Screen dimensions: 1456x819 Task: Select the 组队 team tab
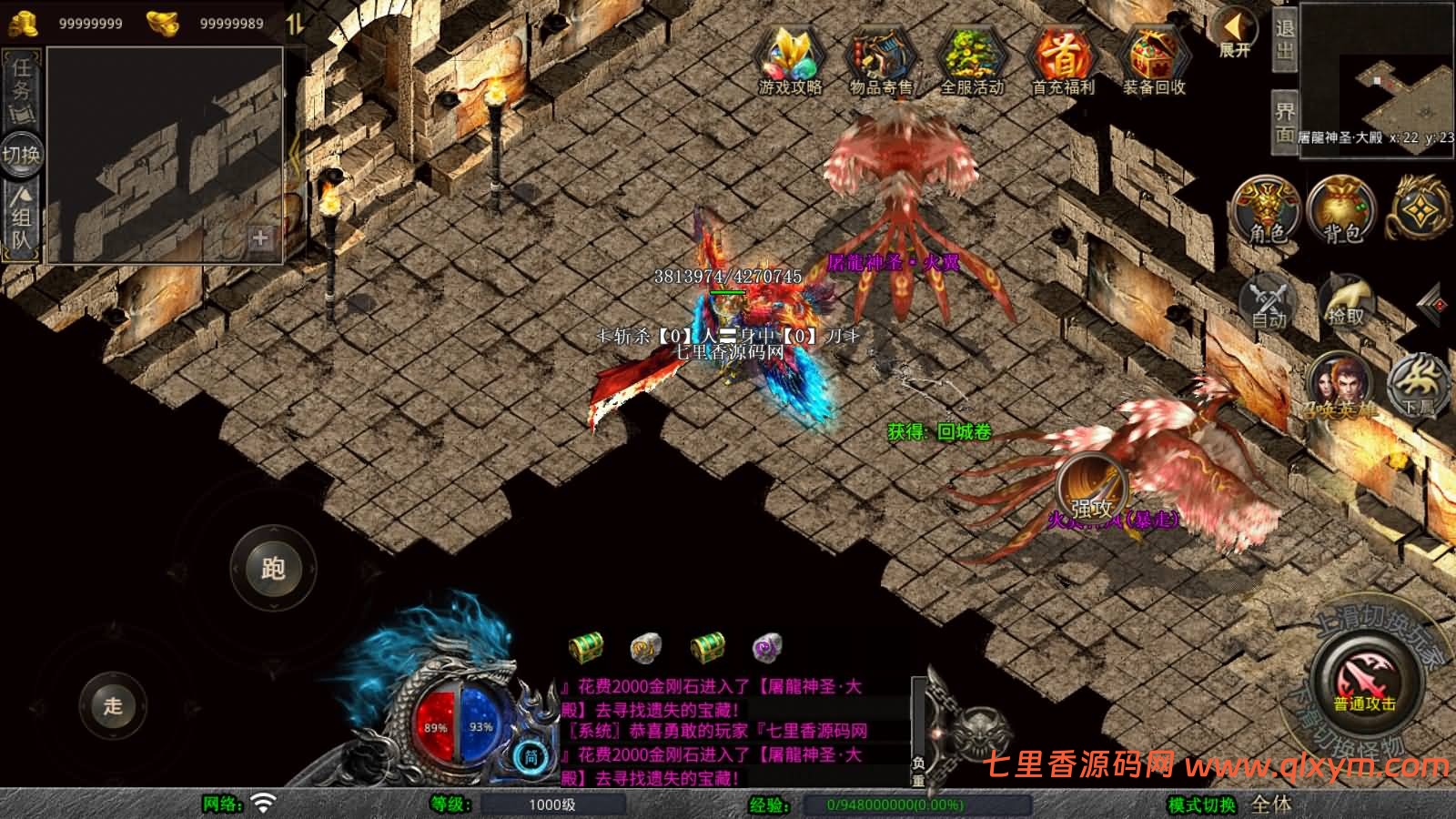point(21,221)
